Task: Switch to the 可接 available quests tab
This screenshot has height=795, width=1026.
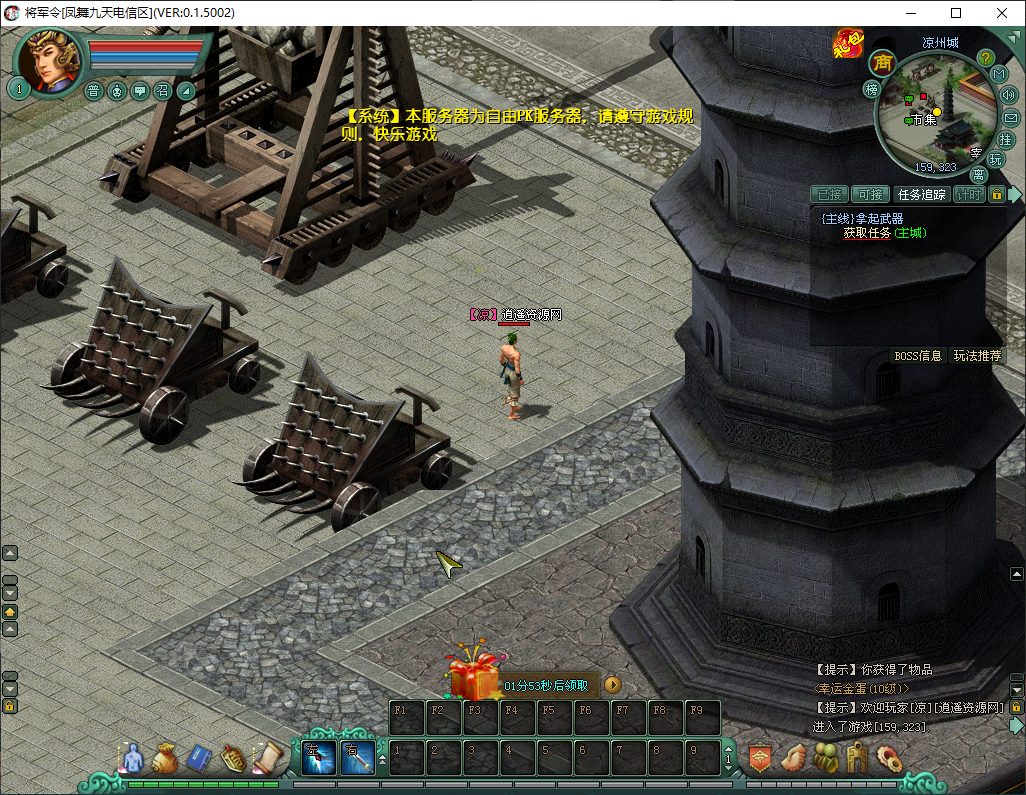Action: coord(870,194)
